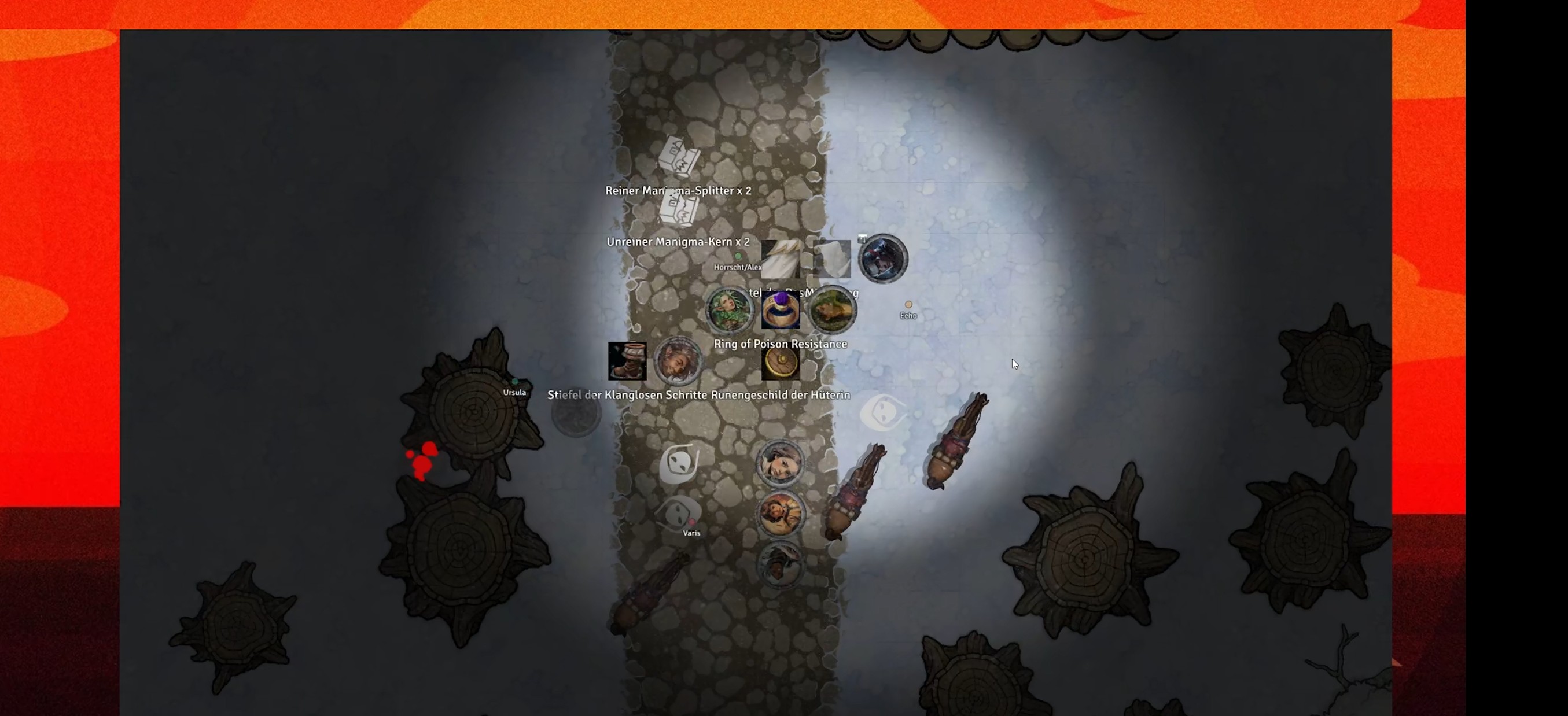Select the Ring of Poison Resistance item
1568x716 pixels.
[x=781, y=310]
